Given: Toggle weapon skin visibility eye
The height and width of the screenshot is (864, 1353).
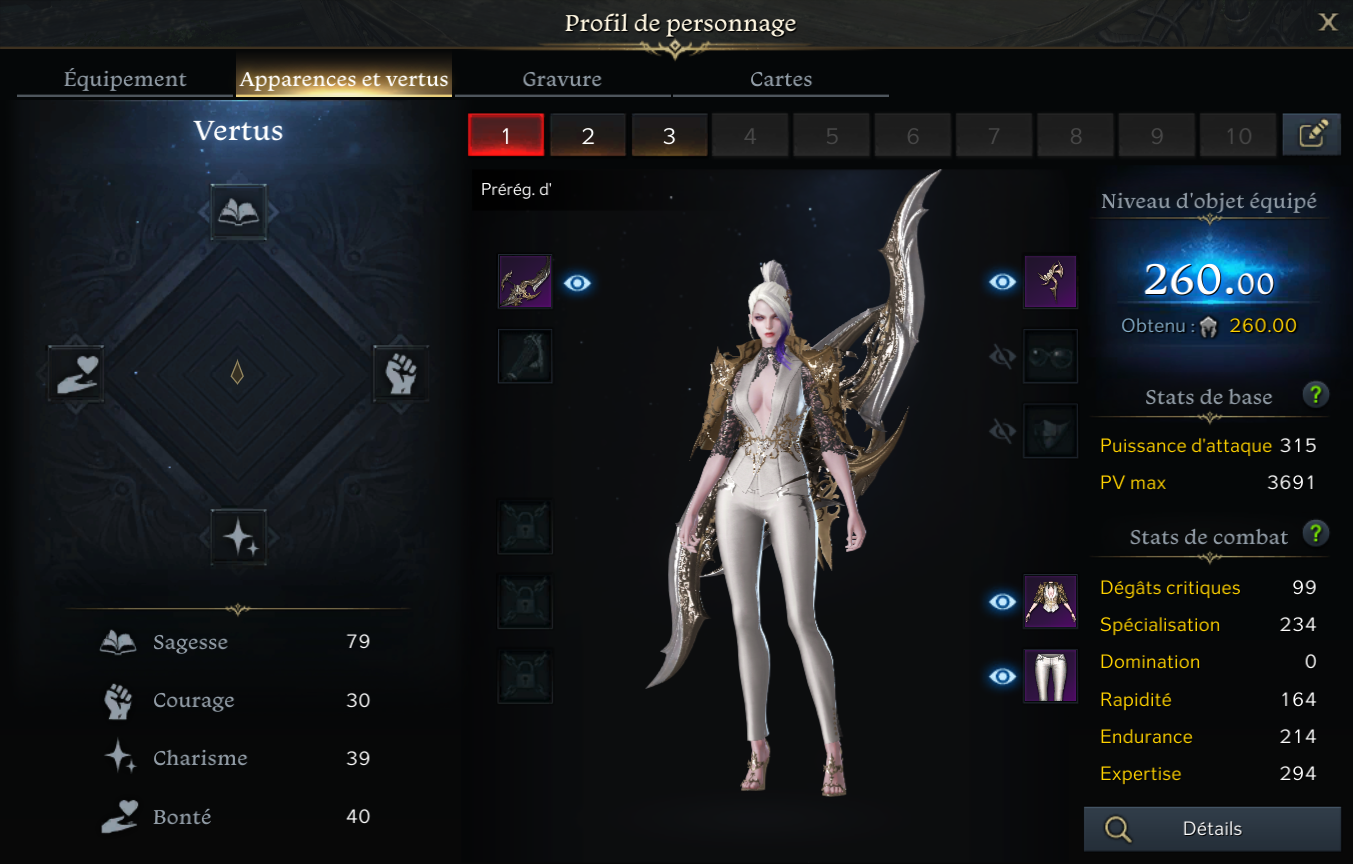Looking at the screenshot, I should 577,283.
